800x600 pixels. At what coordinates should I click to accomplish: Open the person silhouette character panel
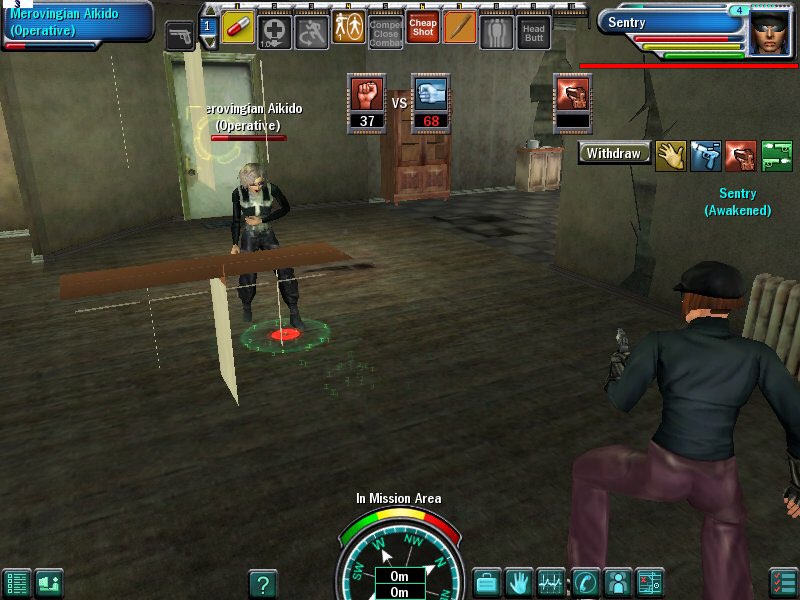[617, 581]
